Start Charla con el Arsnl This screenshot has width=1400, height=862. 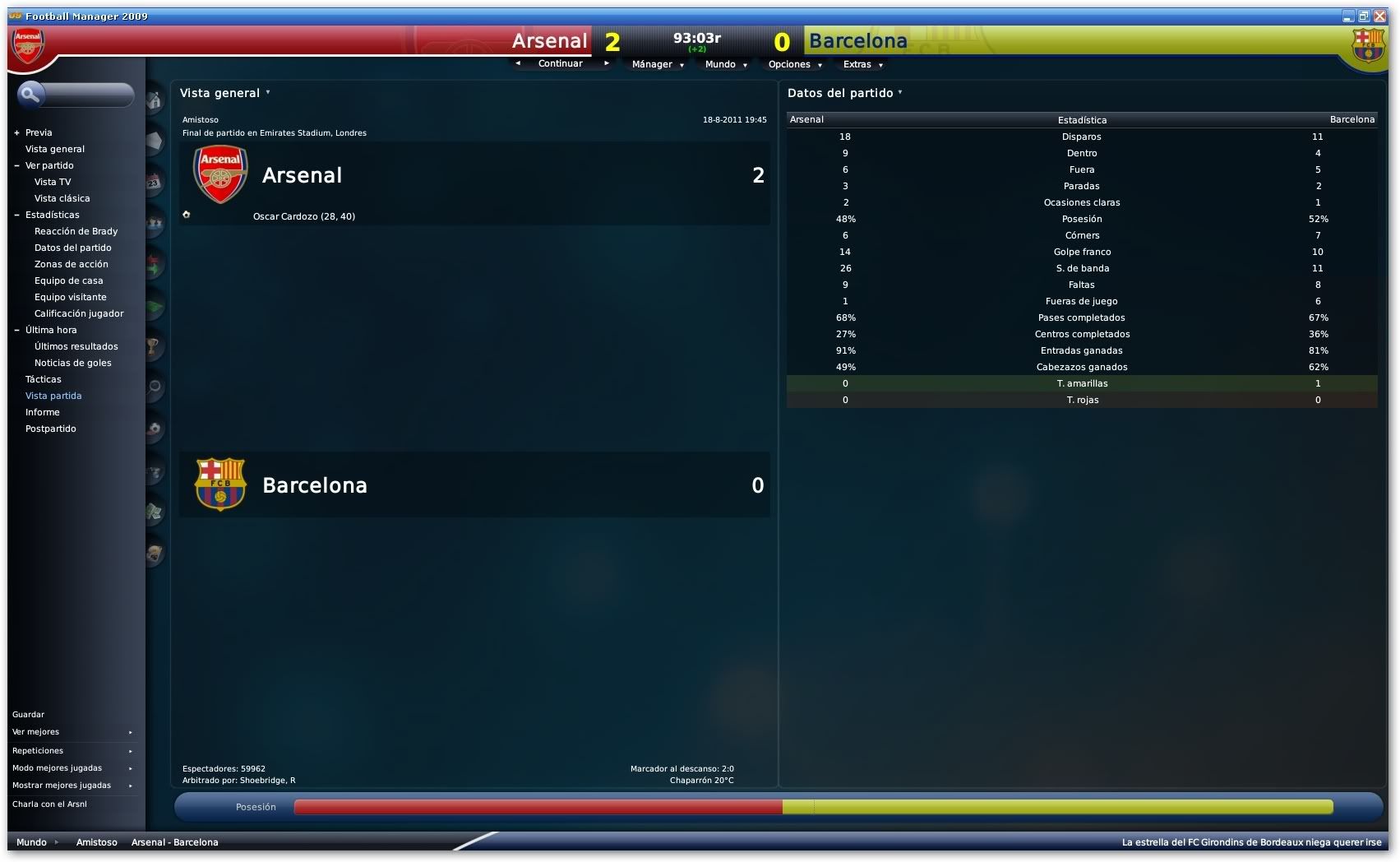[x=49, y=804]
